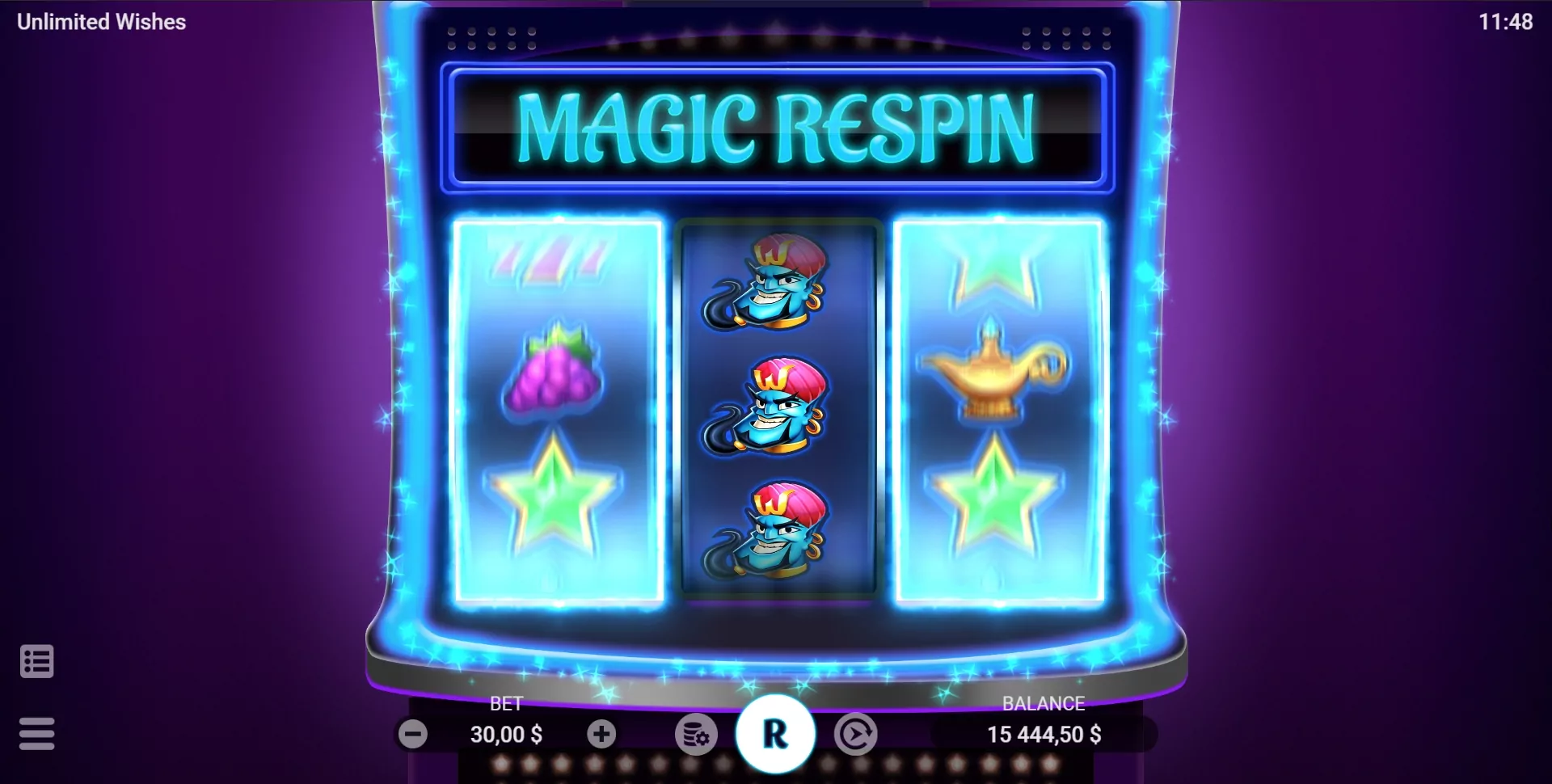Image resolution: width=1552 pixels, height=784 pixels.
Task: Click the BET label above the wager amount
Action: [507, 704]
